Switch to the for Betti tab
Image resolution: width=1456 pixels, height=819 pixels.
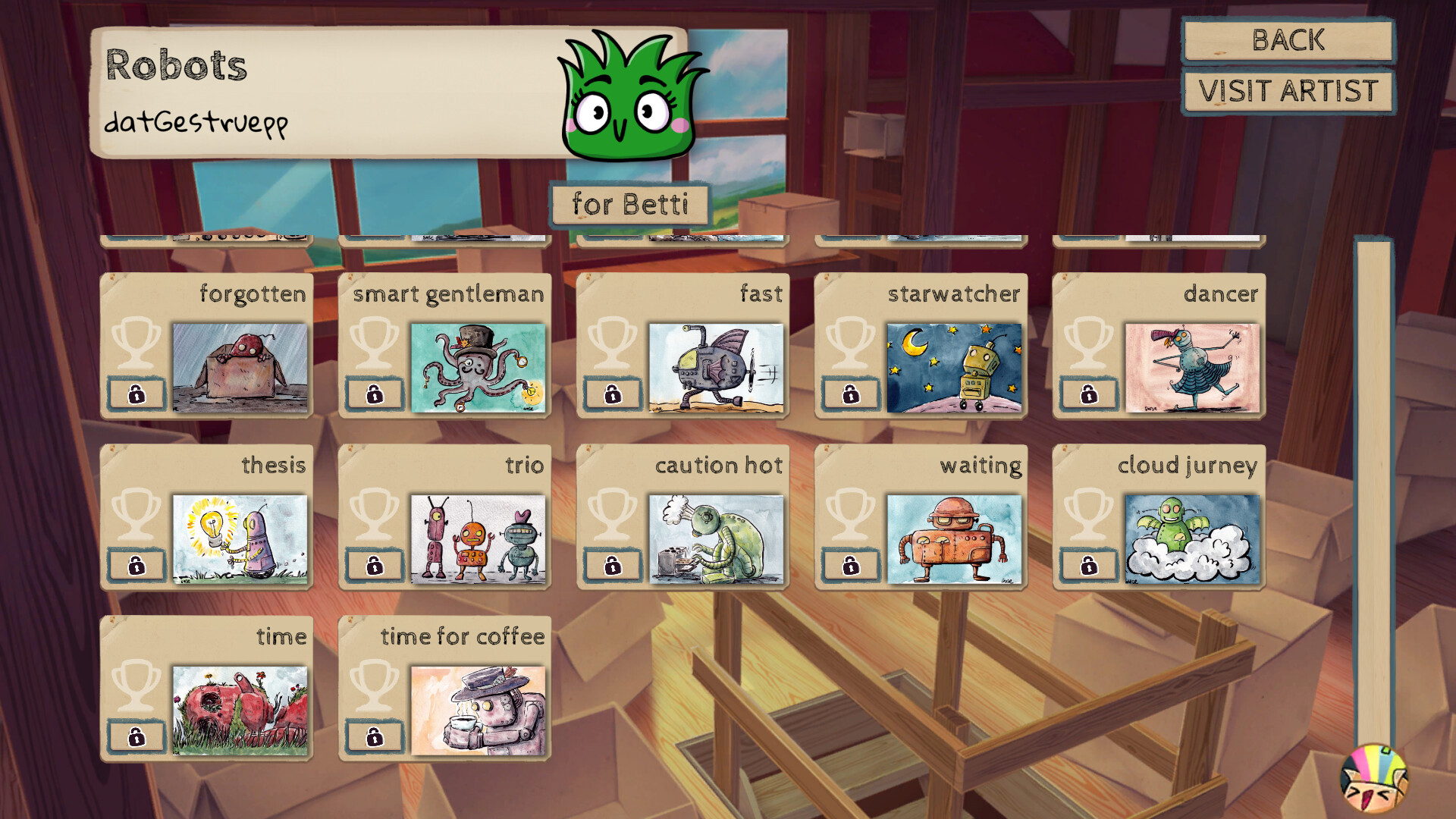pyautogui.click(x=630, y=203)
